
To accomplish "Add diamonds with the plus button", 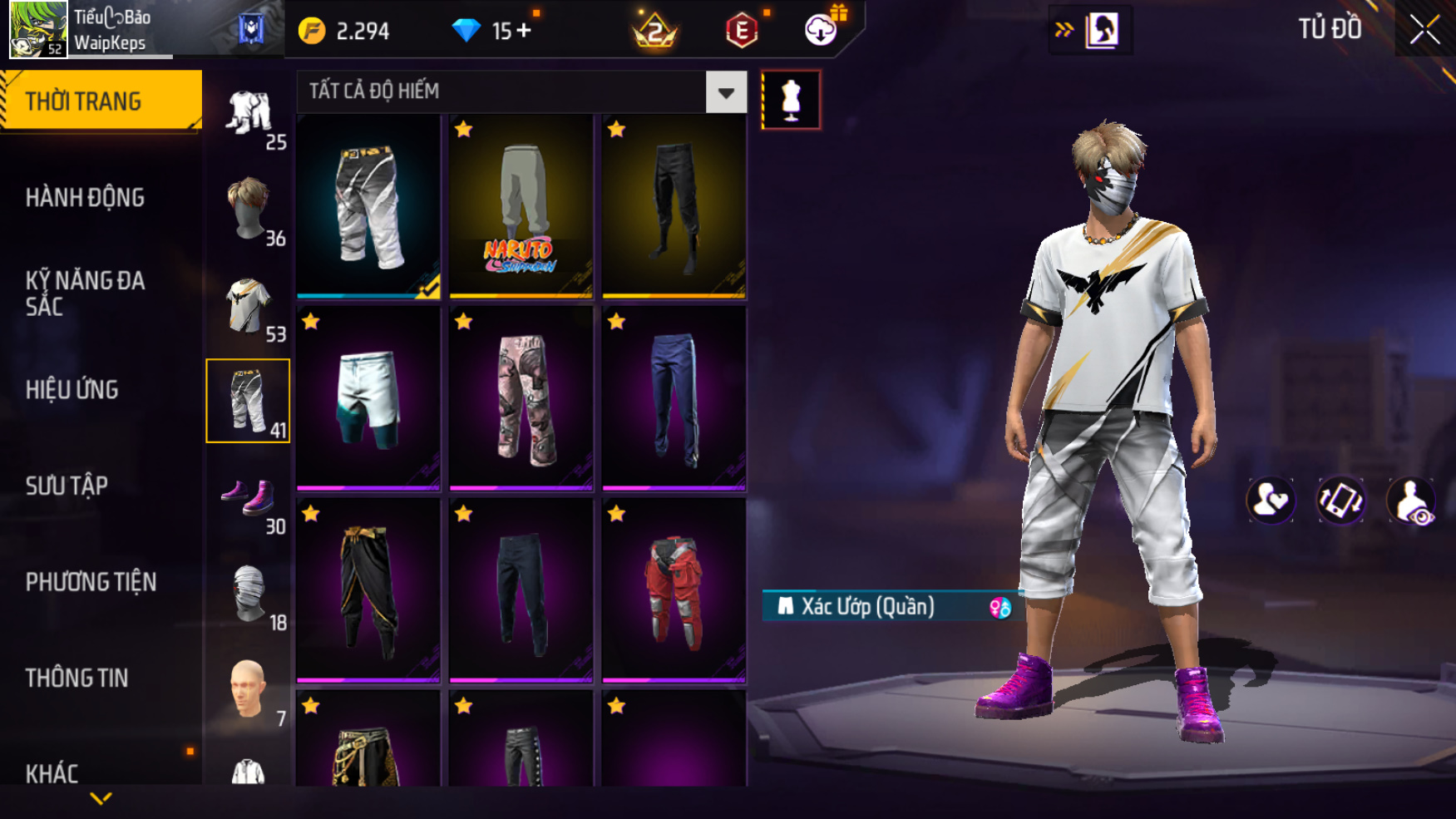I will pyautogui.click(x=524, y=31).
